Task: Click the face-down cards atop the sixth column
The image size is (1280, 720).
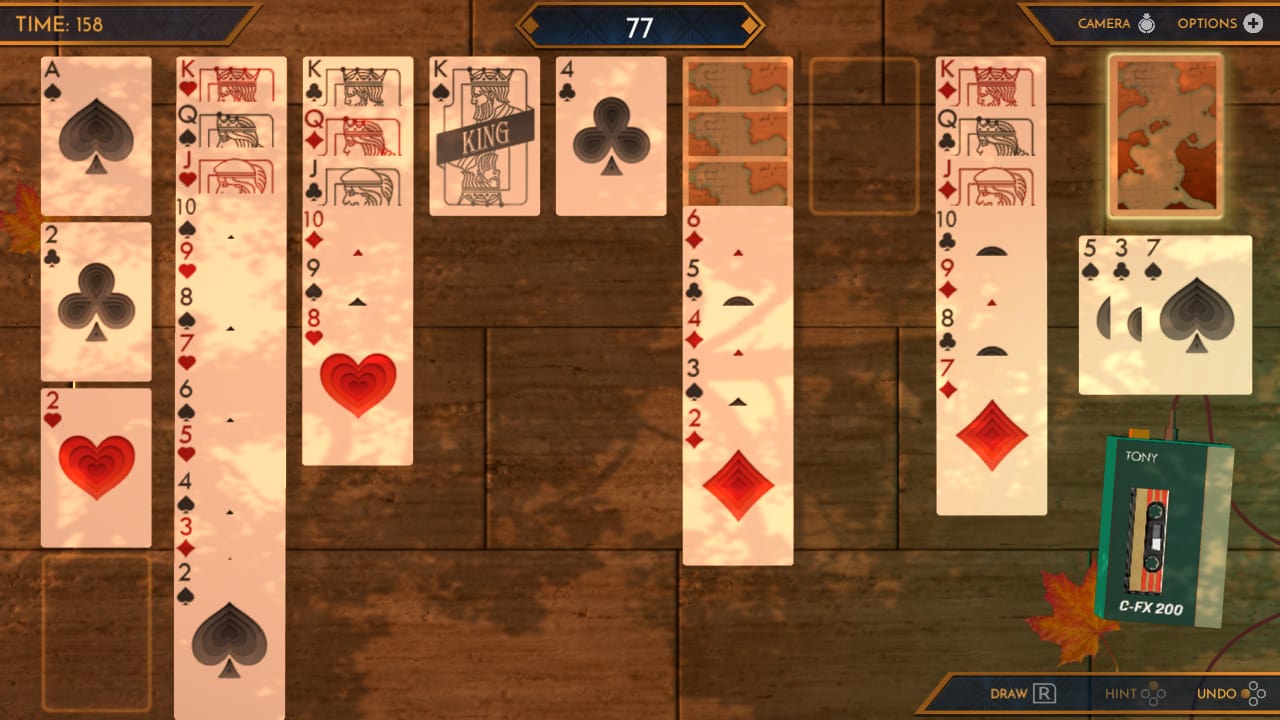Action: (738, 130)
